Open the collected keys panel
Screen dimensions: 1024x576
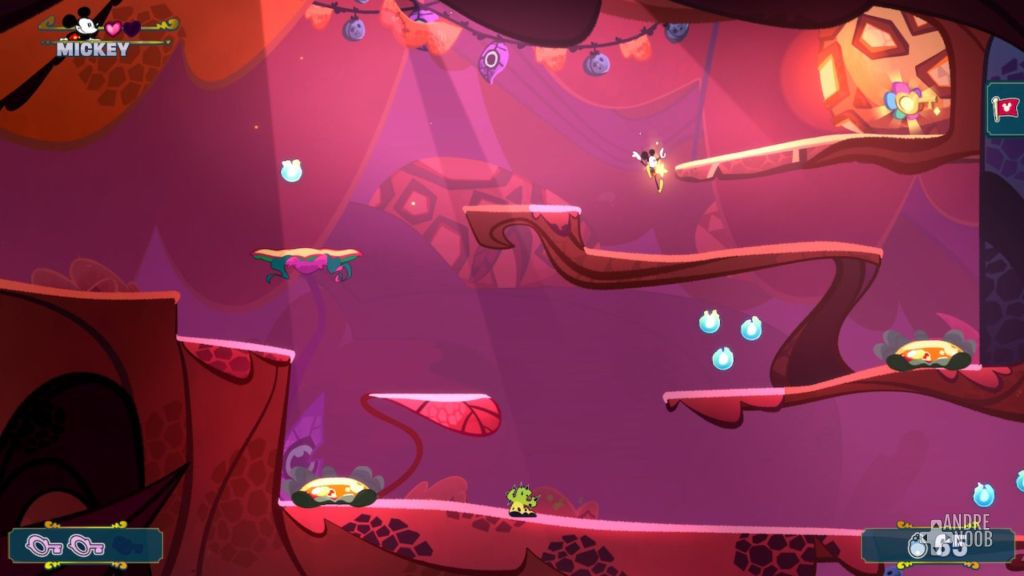(x=84, y=545)
